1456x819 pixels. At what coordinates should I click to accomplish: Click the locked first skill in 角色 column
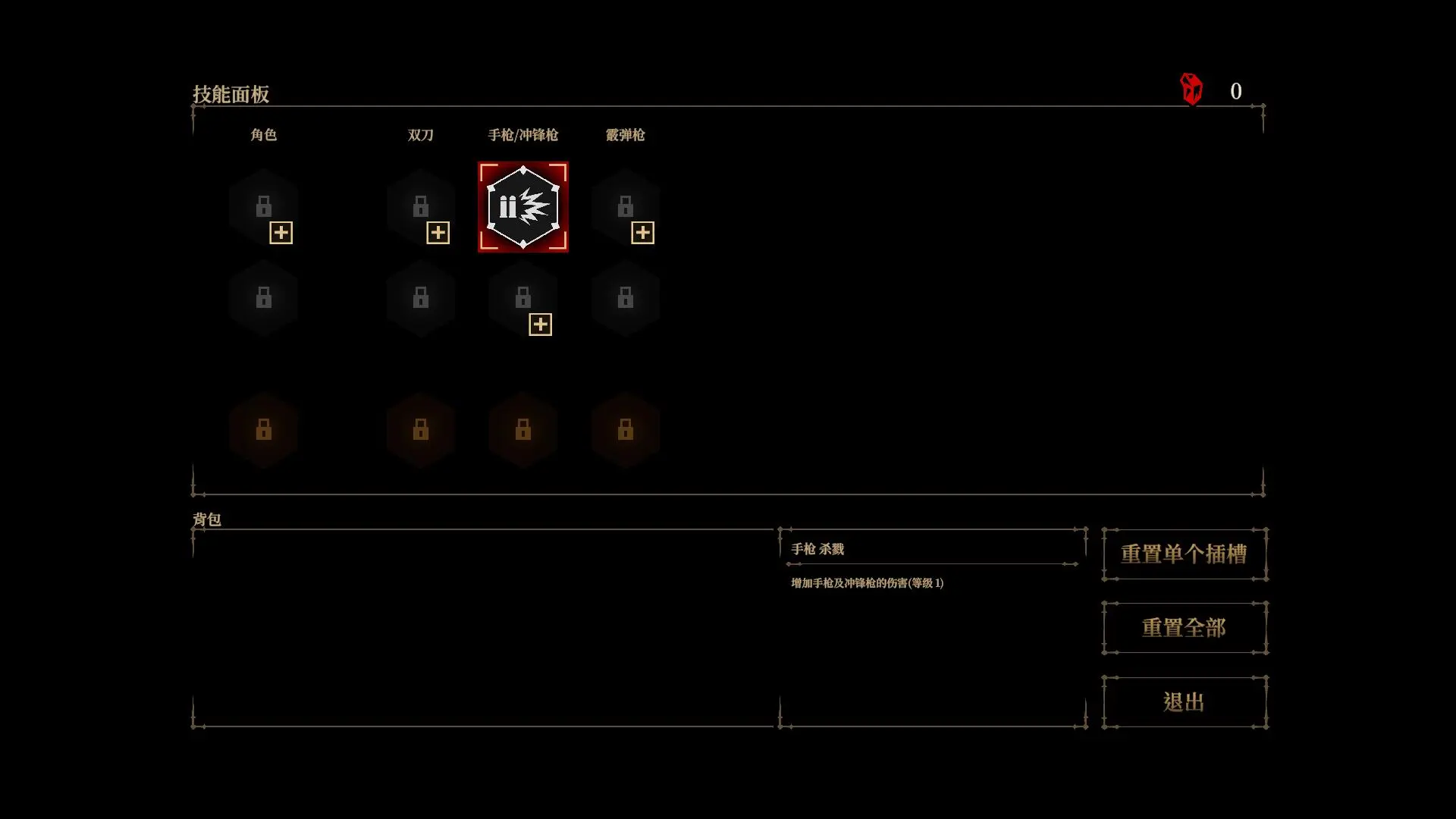coord(265,206)
